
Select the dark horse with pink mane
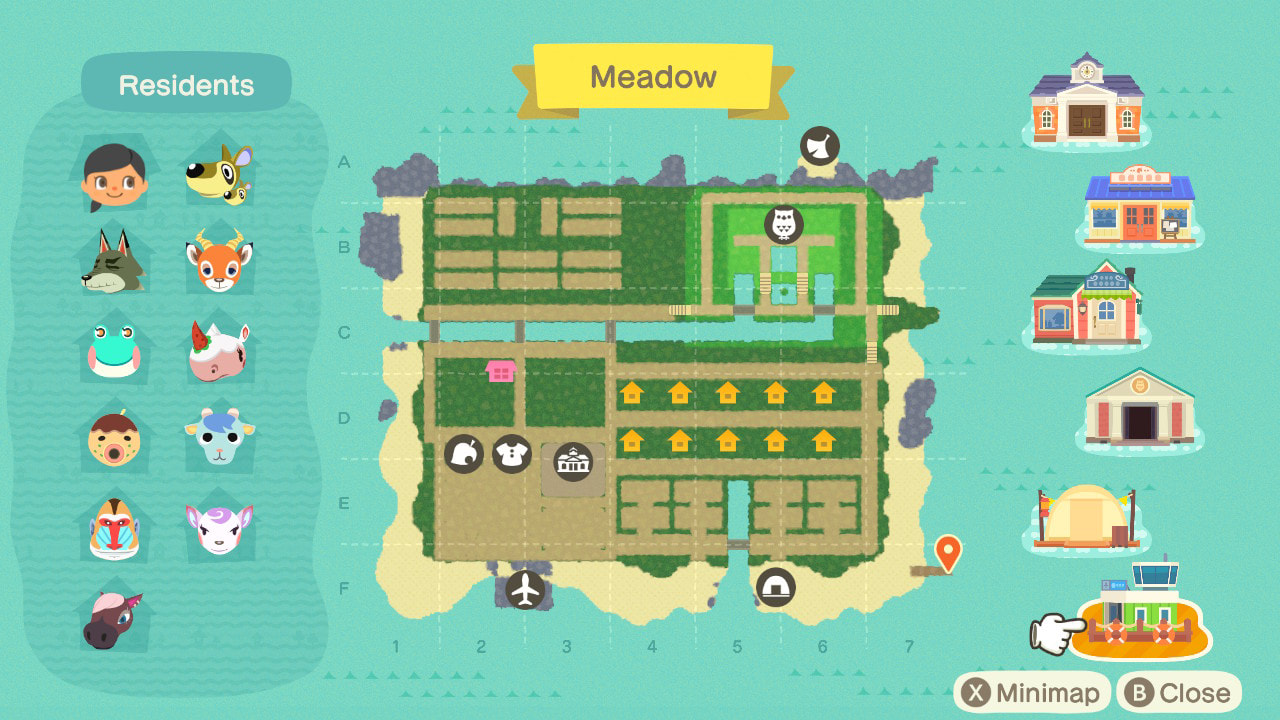coord(112,617)
